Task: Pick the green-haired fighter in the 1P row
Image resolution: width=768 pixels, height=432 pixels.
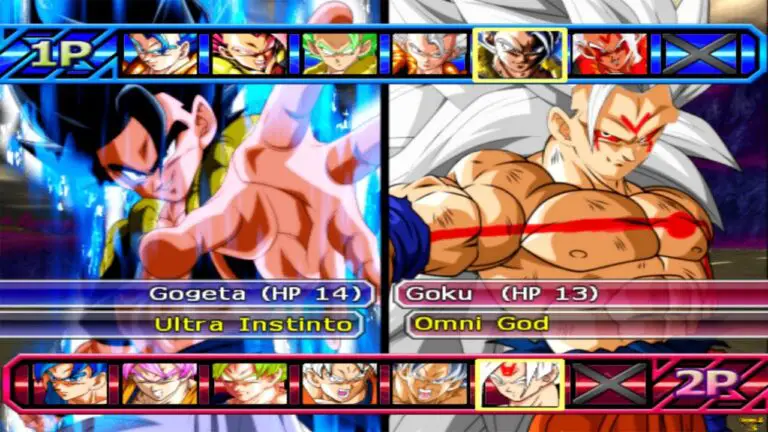Action: point(340,54)
